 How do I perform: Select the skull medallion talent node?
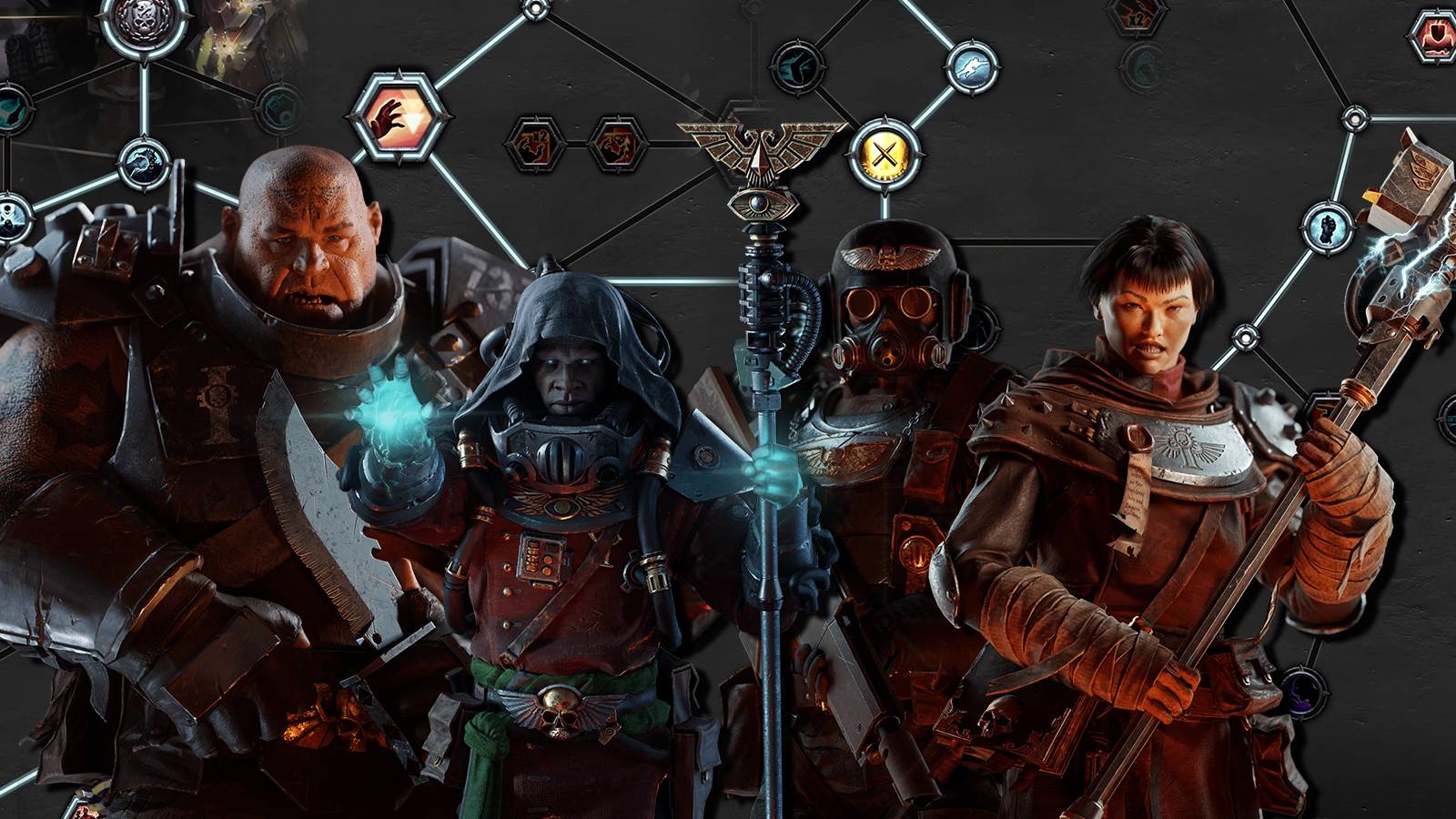(x=143, y=20)
